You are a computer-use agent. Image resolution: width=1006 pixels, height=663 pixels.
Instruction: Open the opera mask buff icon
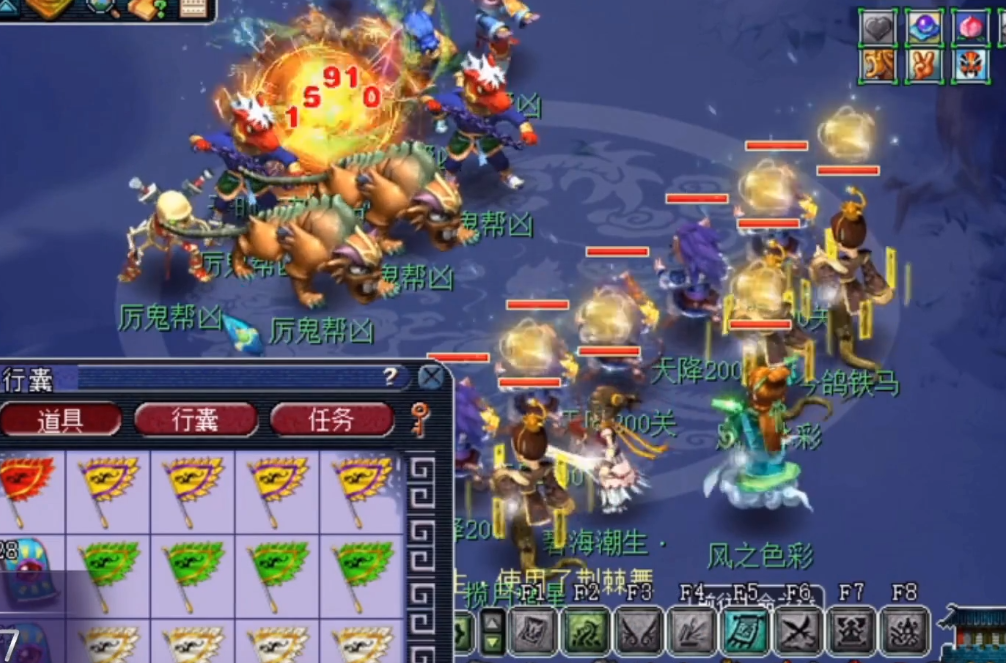[970, 66]
